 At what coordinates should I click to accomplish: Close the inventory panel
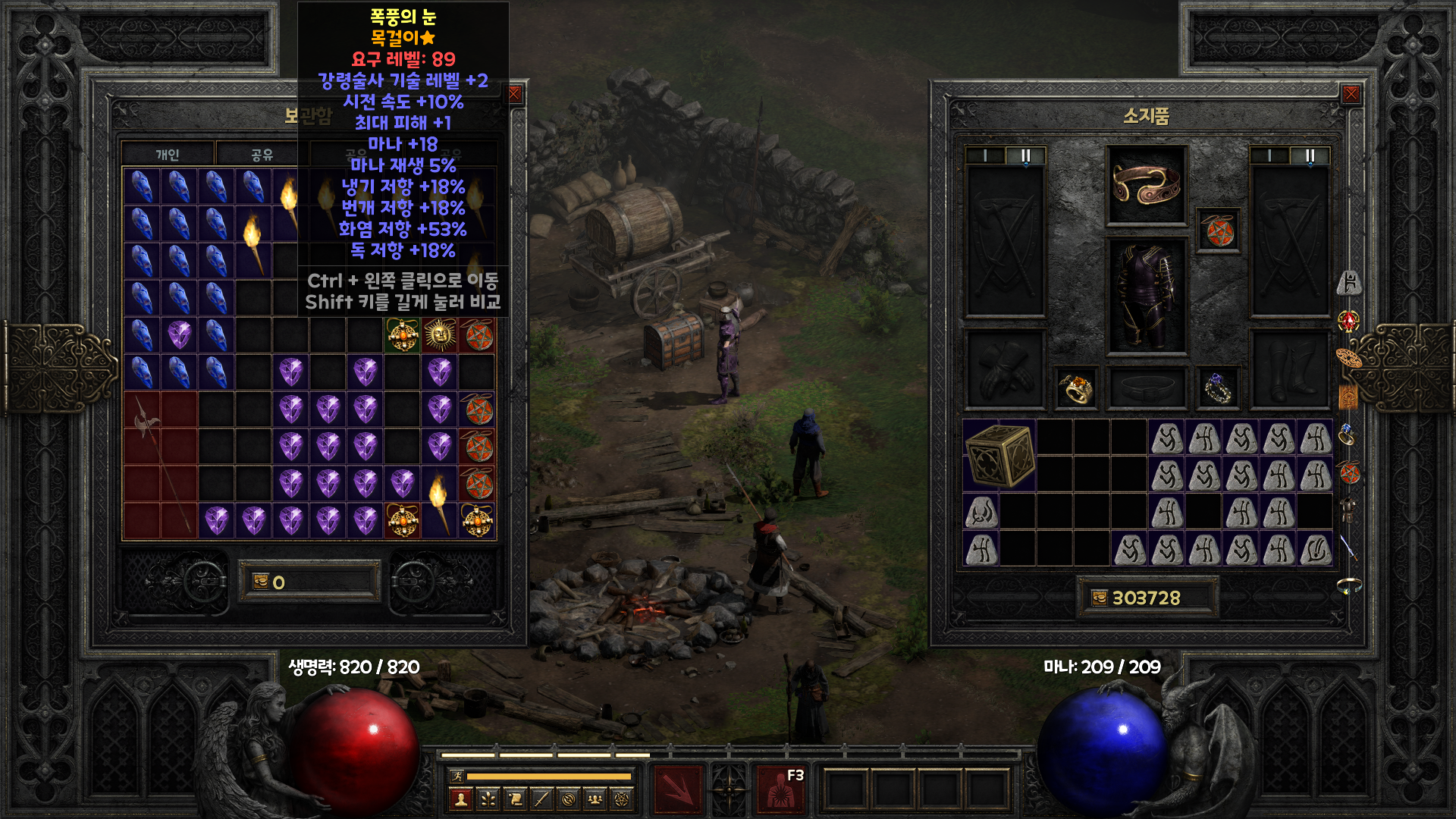pyautogui.click(x=1351, y=94)
